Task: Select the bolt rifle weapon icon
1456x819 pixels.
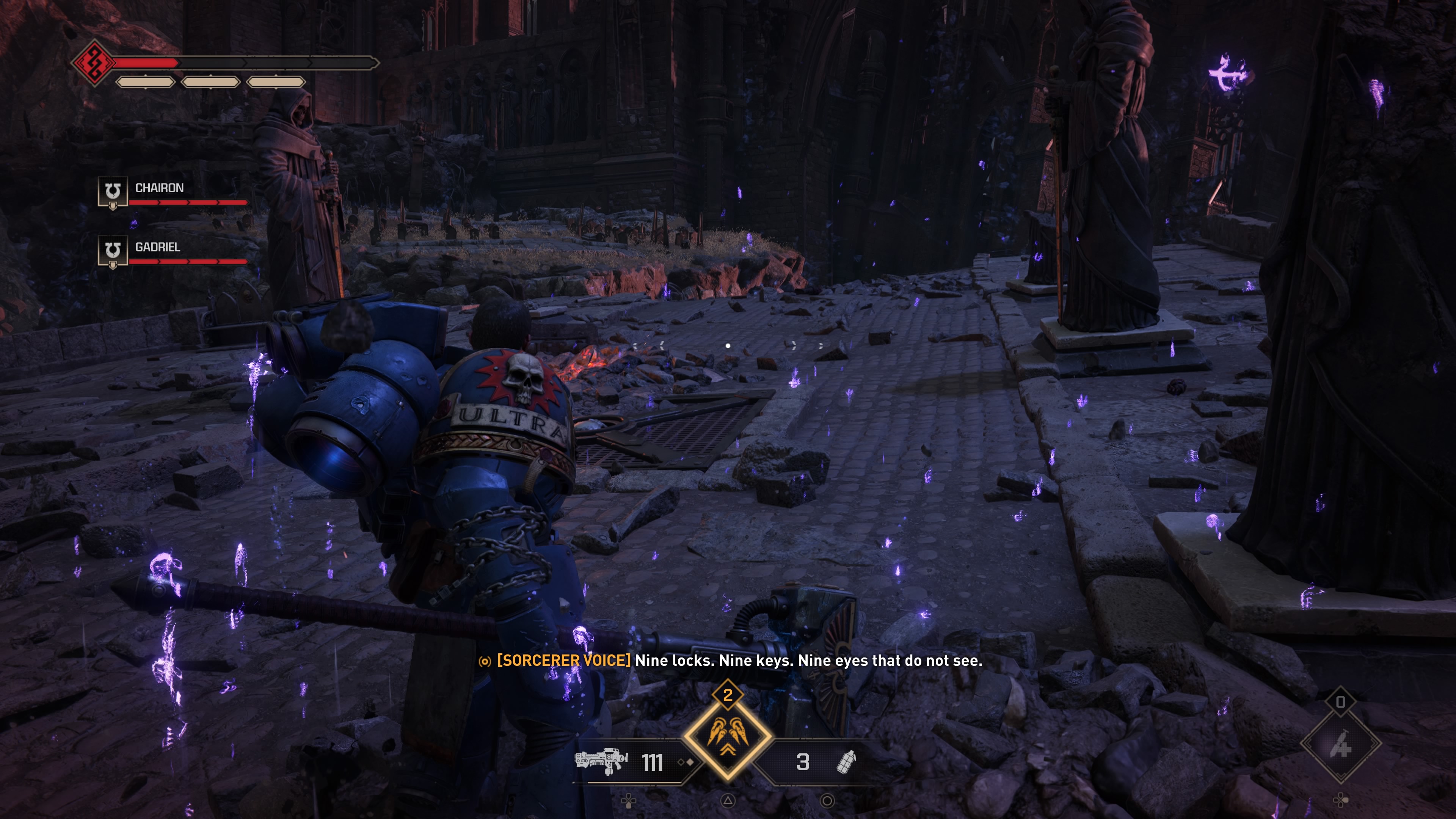Action: point(601,761)
